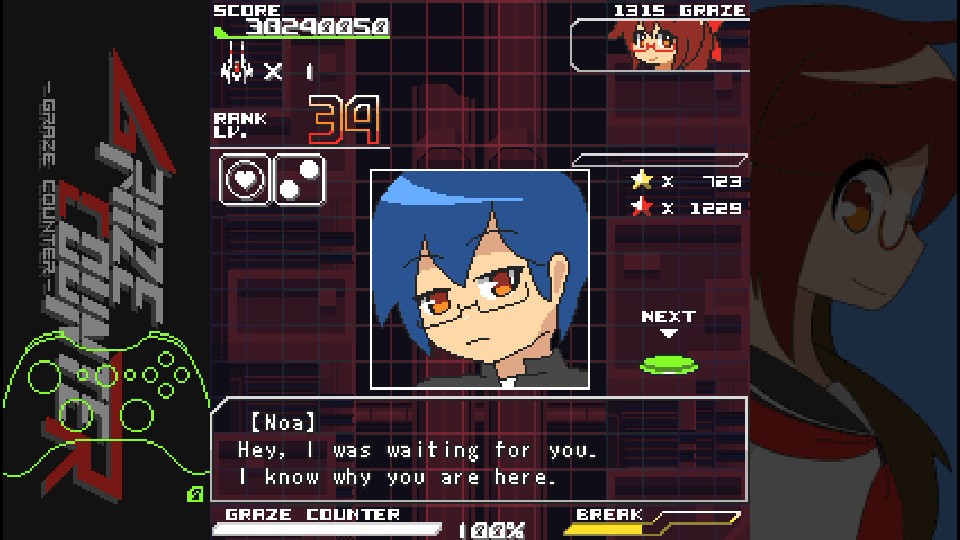This screenshot has height=540, width=960.
Task: Select the three white dots icon box
Action: tap(299, 180)
